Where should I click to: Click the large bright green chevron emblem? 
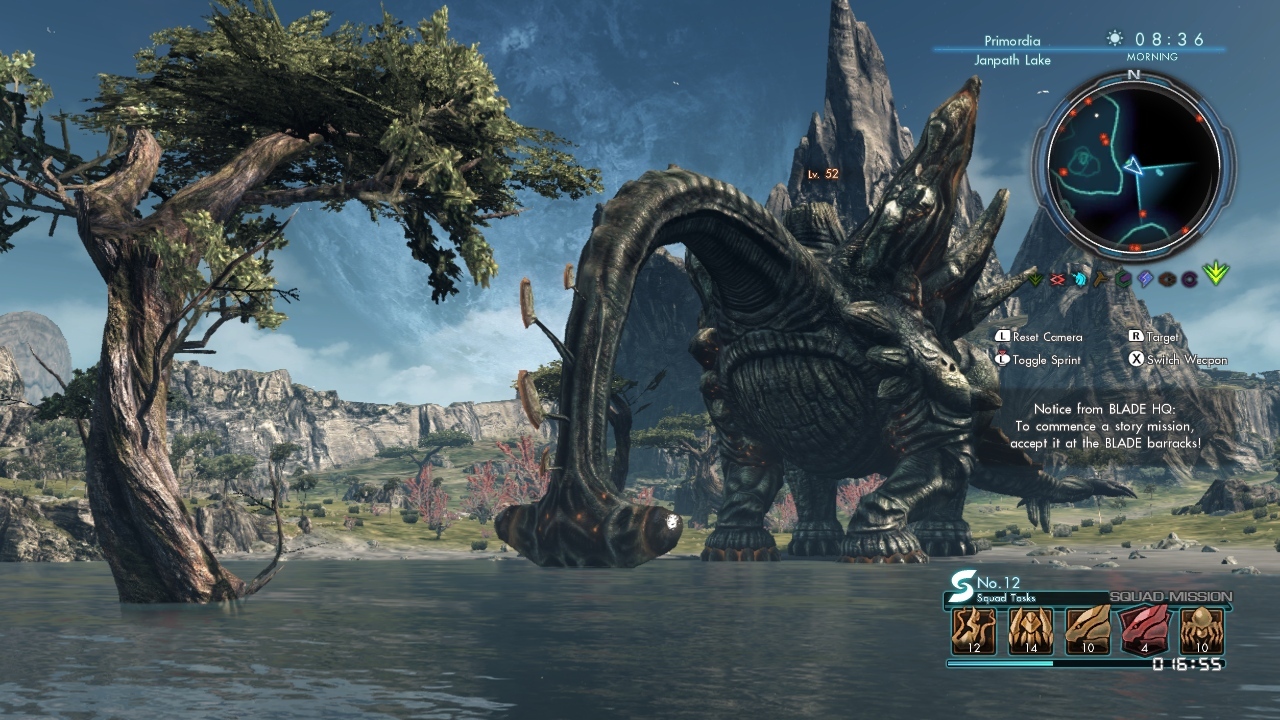pyautogui.click(x=1216, y=273)
